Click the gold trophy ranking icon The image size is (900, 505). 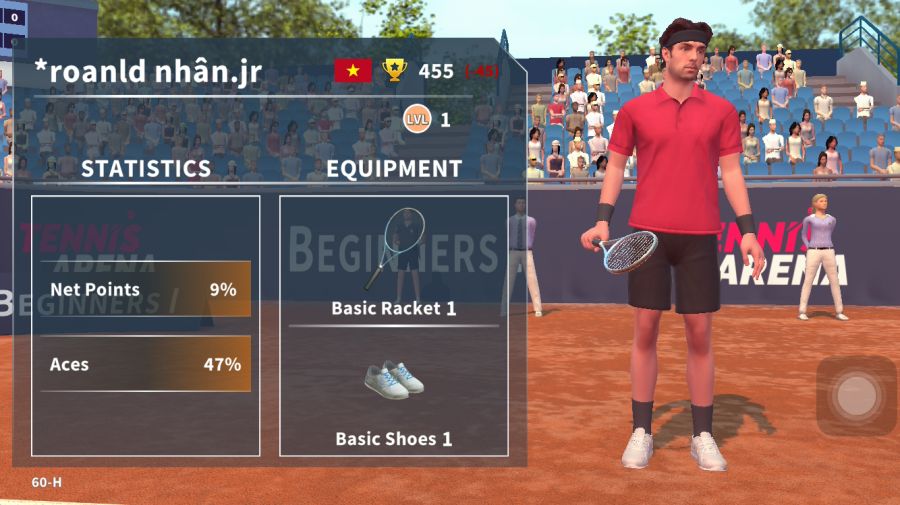click(x=396, y=70)
